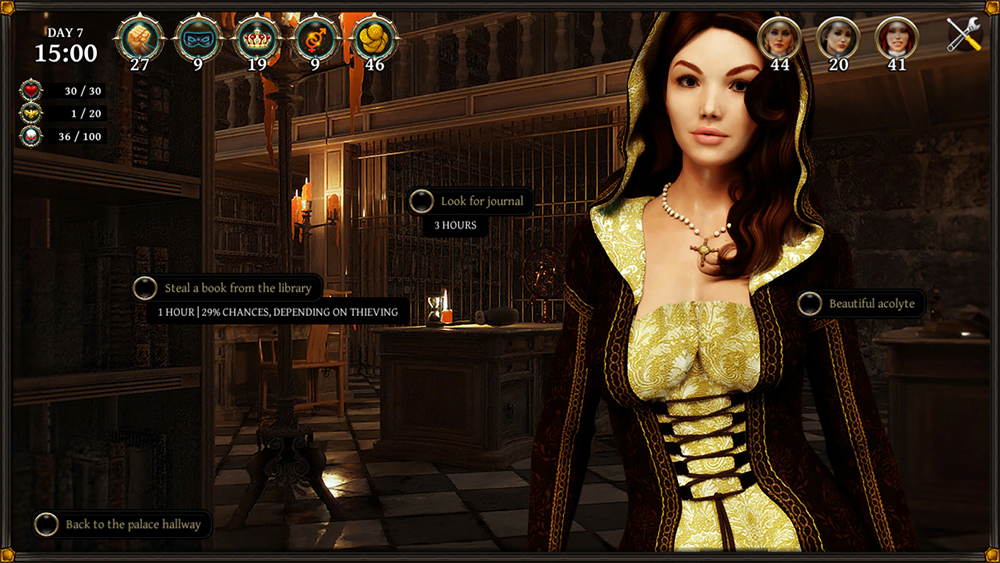Click the blue mask thieving icon
Viewport: 1000px width, 563px height.
tap(198, 39)
